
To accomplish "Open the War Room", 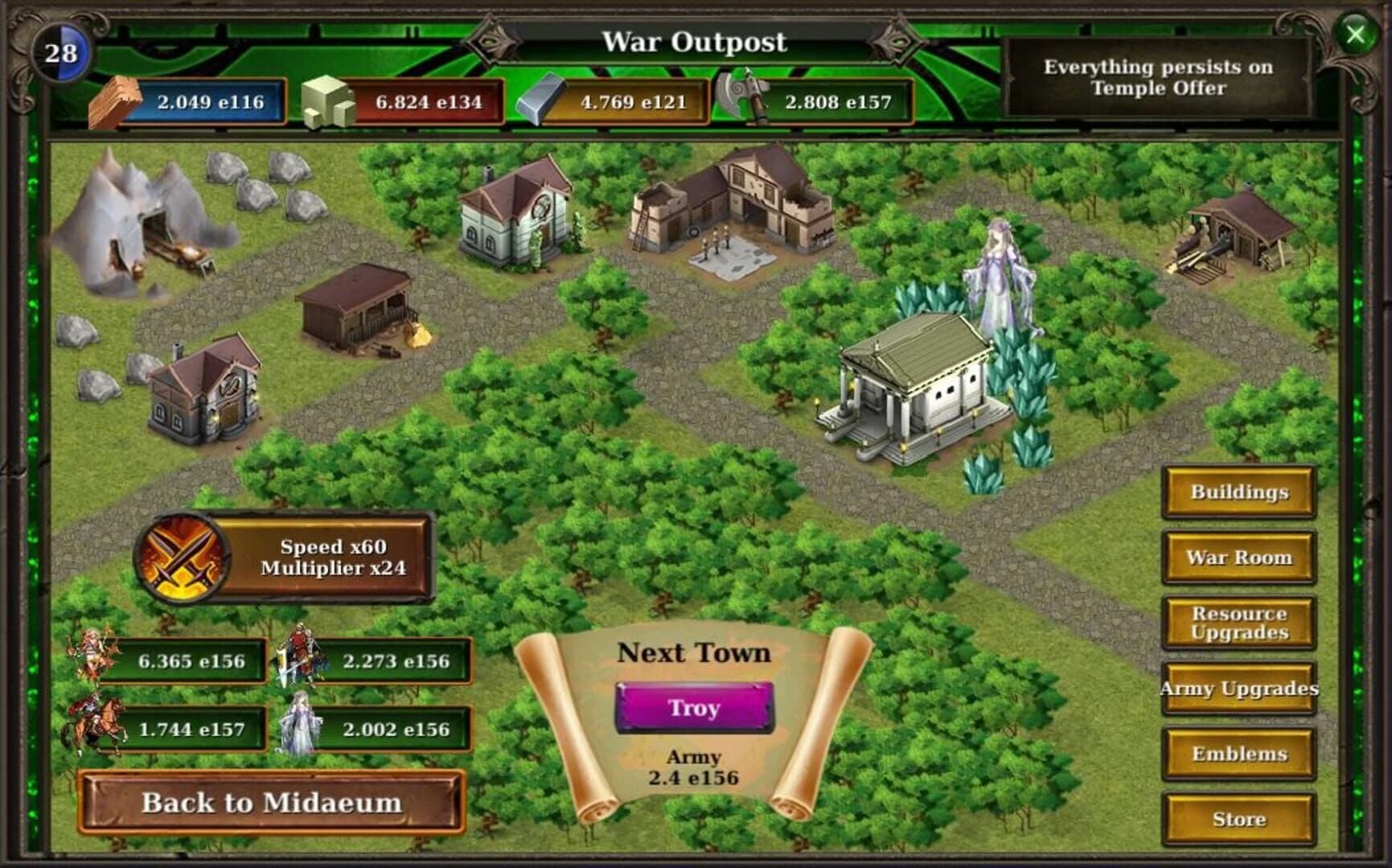I will tap(1238, 557).
